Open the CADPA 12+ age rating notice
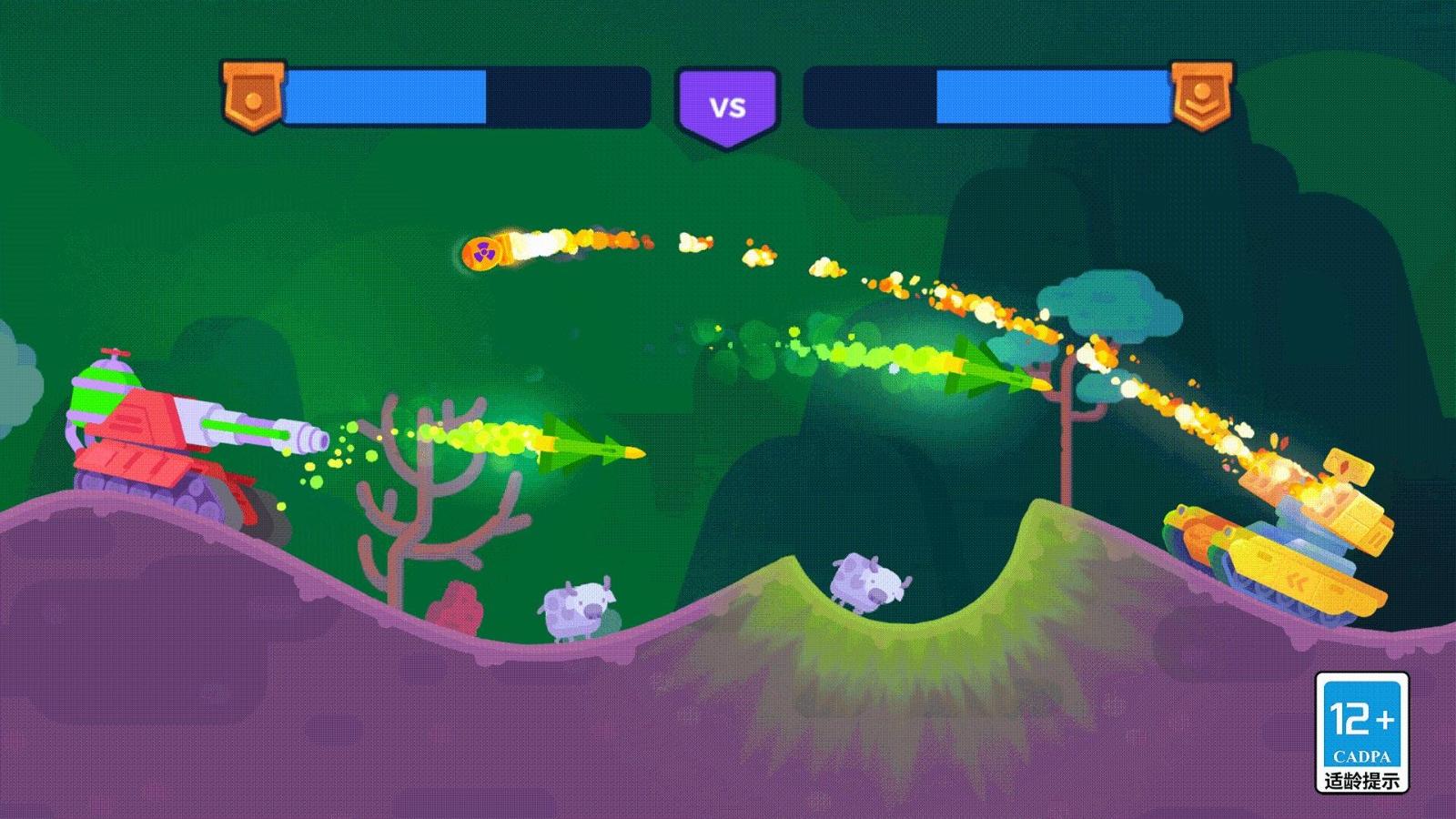The height and width of the screenshot is (819, 1456). click(x=1361, y=733)
